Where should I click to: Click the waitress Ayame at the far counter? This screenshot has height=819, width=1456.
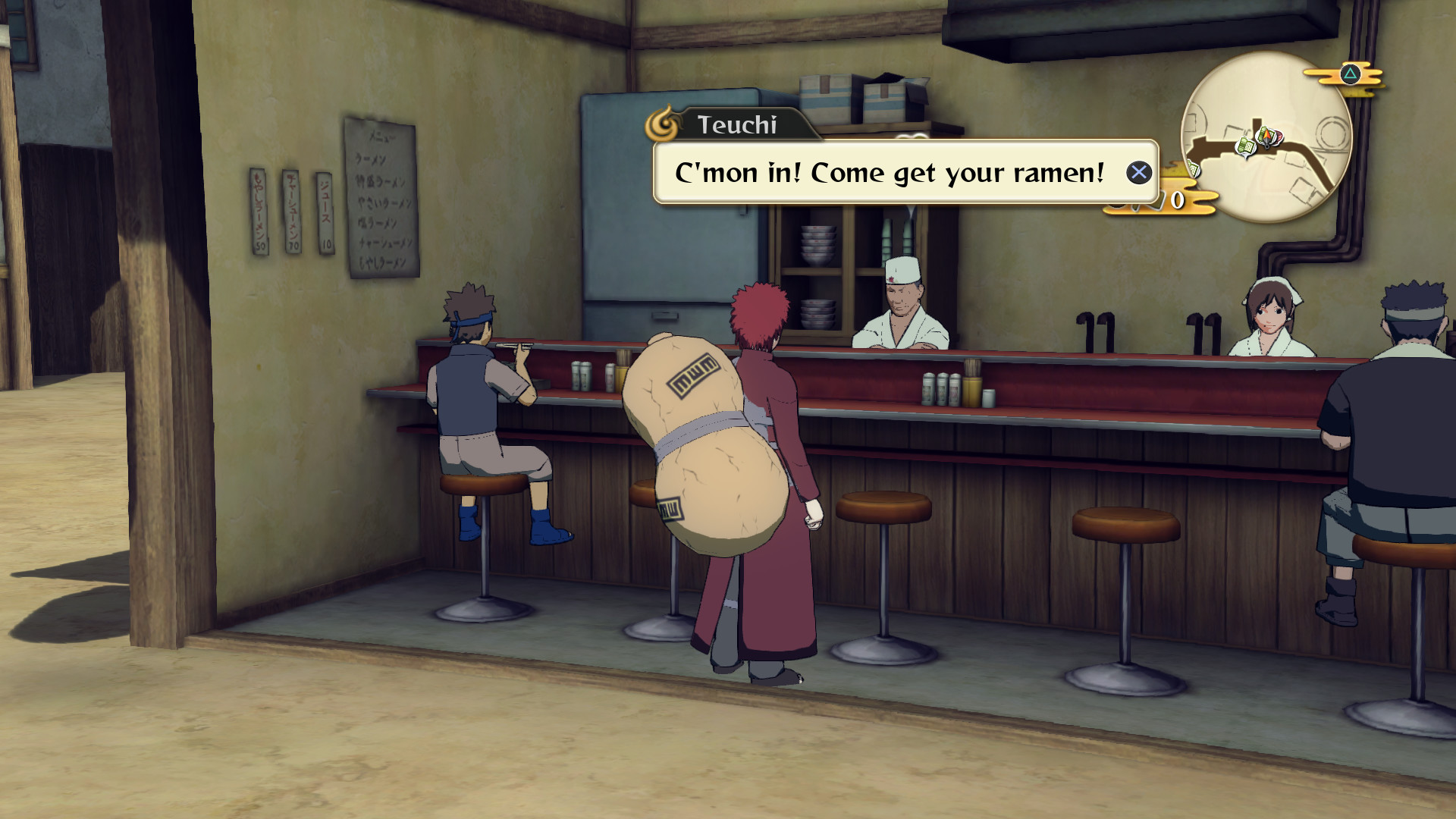click(x=1274, y=318)
